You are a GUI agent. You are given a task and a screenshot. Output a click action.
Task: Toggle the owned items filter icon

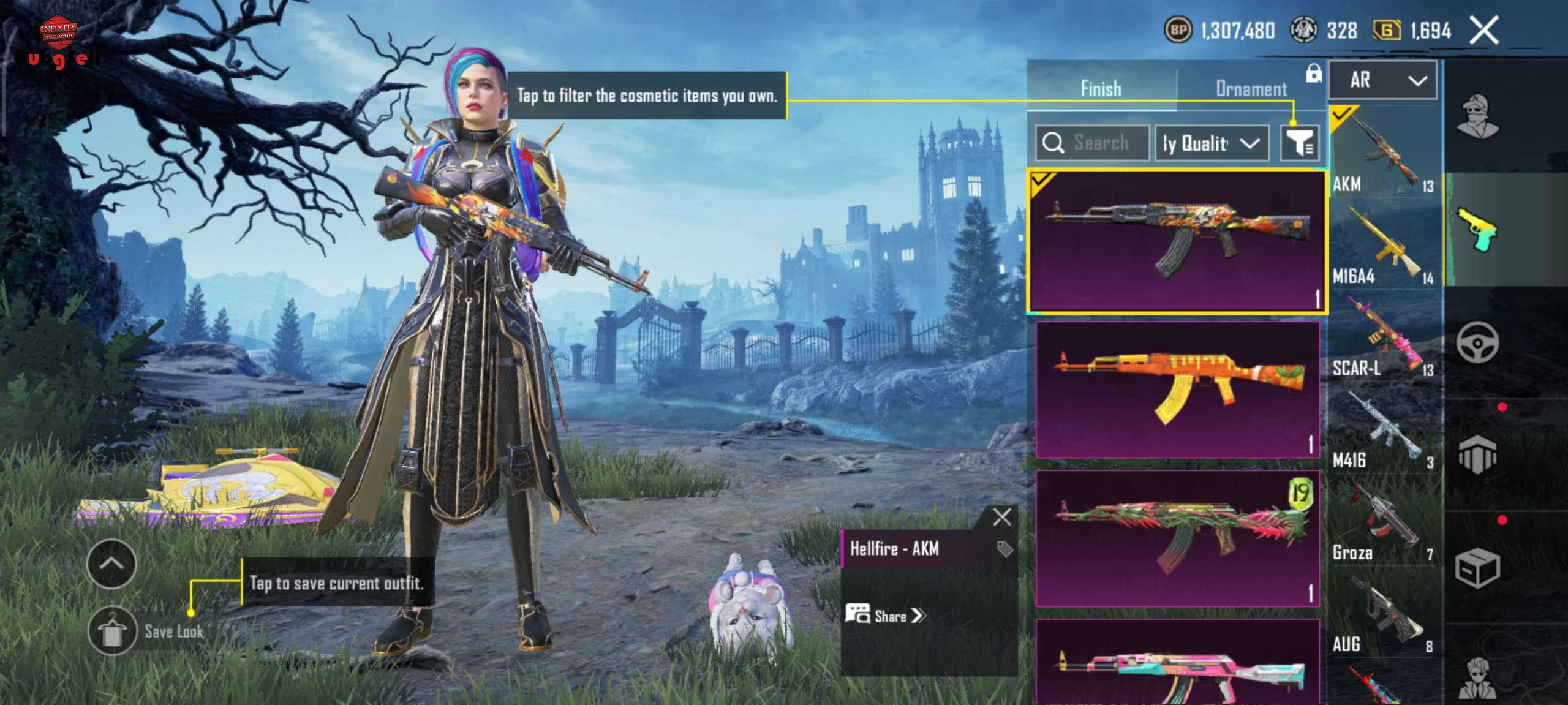pyautogui.click(x=1299, y=143)
